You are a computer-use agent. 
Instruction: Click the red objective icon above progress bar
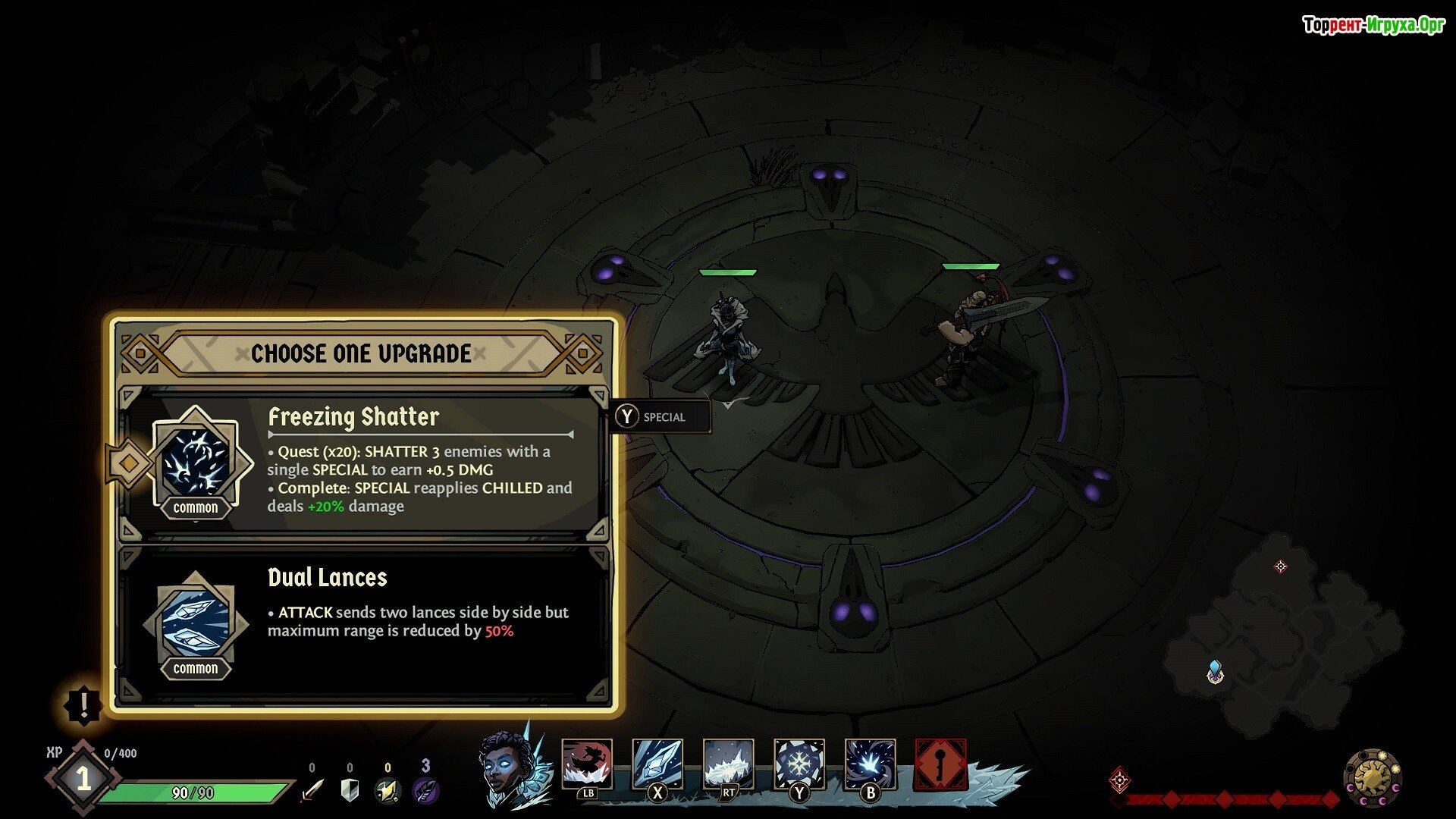pos(1120,780)
